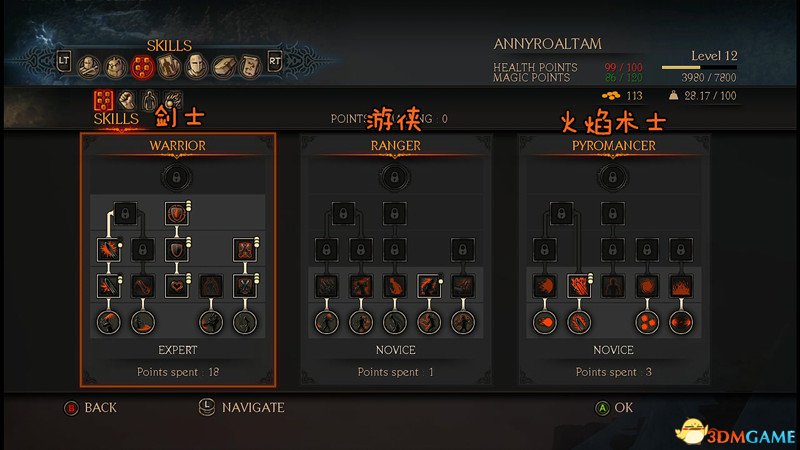Choose the fireball skill square in Pyromancer tree
Screen dimensions: 800x450
(x=544, y=287)
